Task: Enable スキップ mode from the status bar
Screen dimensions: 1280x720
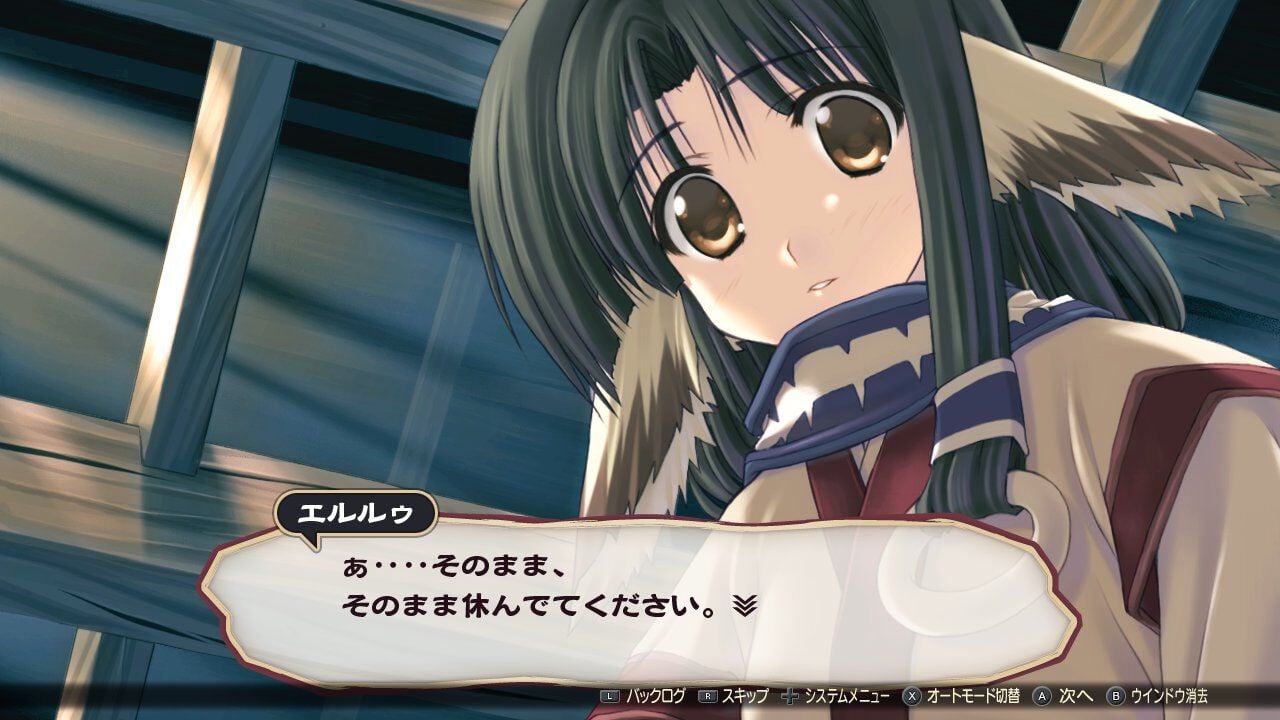Action: click(x=745, y=701)
